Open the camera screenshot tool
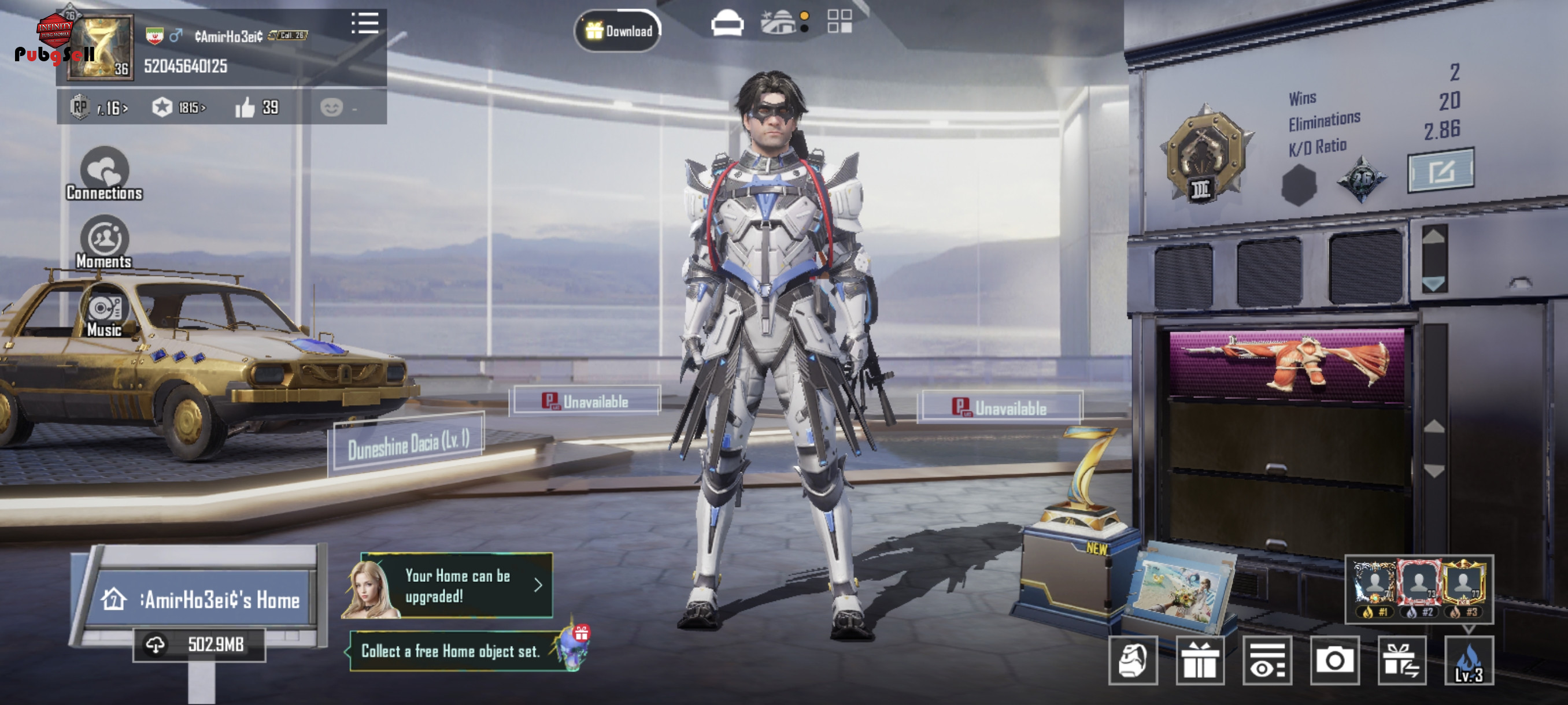Screen dimensions: 1568x705 point(1334,660)
